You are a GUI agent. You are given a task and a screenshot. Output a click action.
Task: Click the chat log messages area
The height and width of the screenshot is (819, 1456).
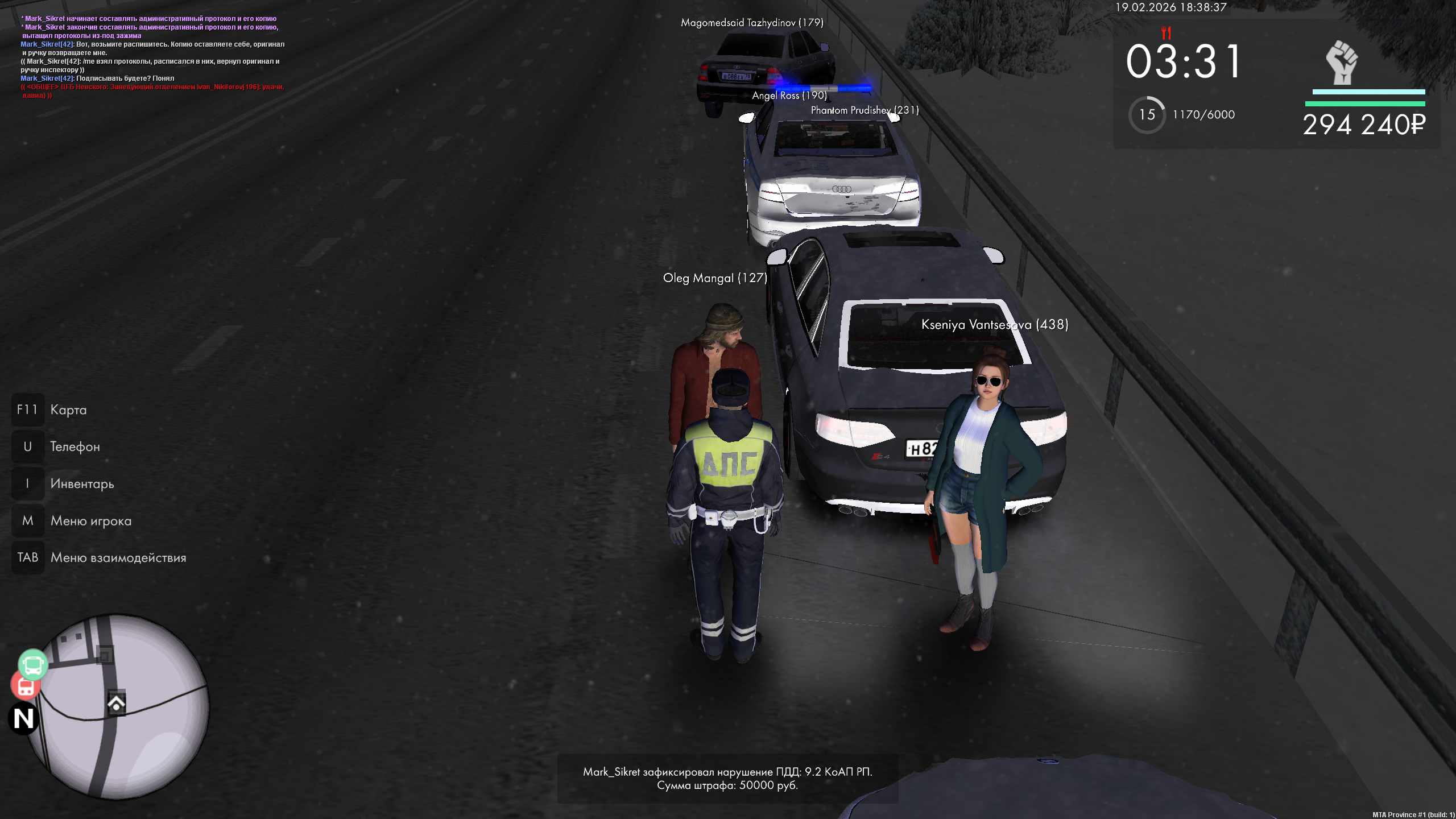tap(152, 57)
